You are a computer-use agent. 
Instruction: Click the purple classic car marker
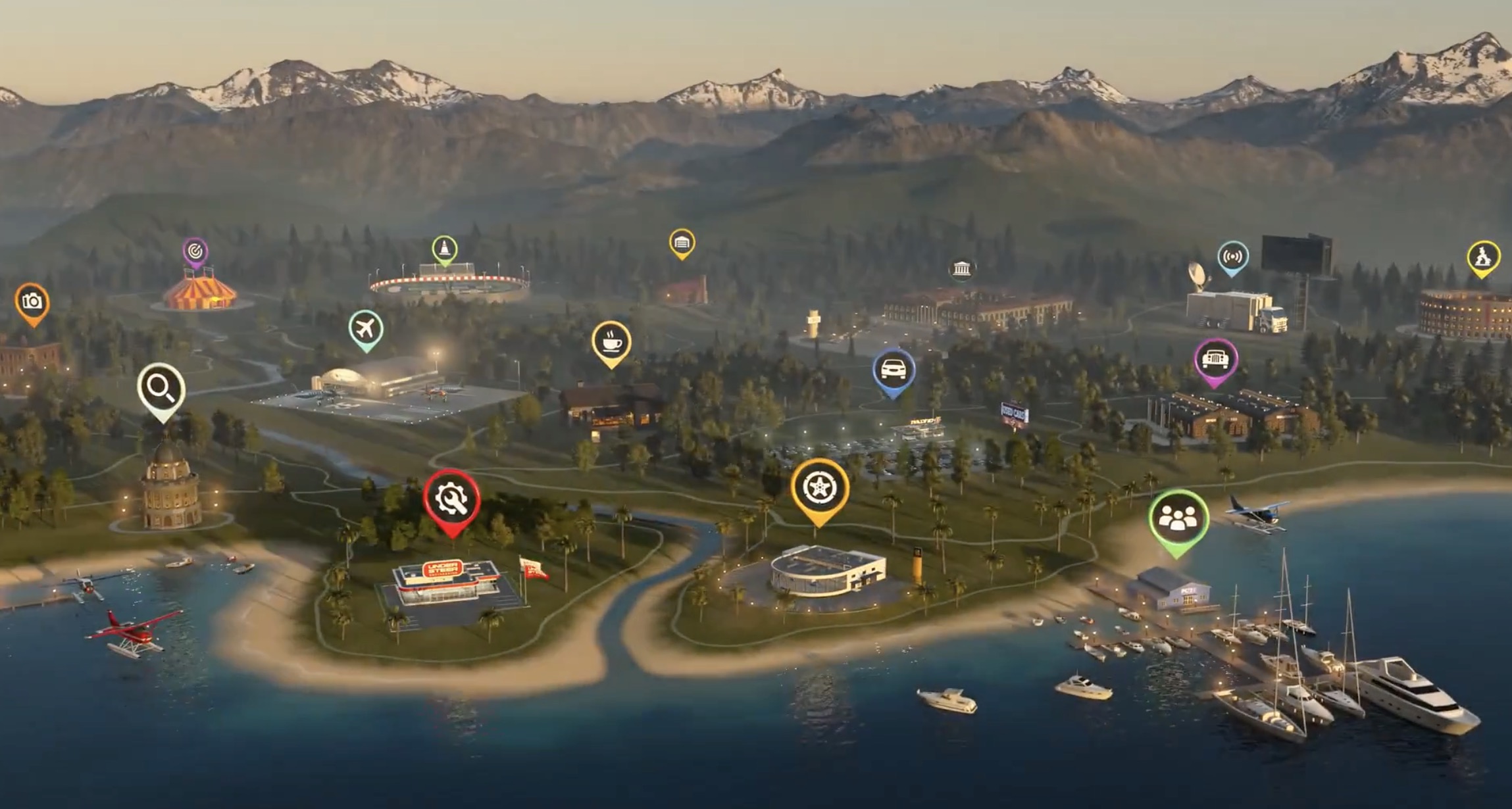[x=1216, y=359]
